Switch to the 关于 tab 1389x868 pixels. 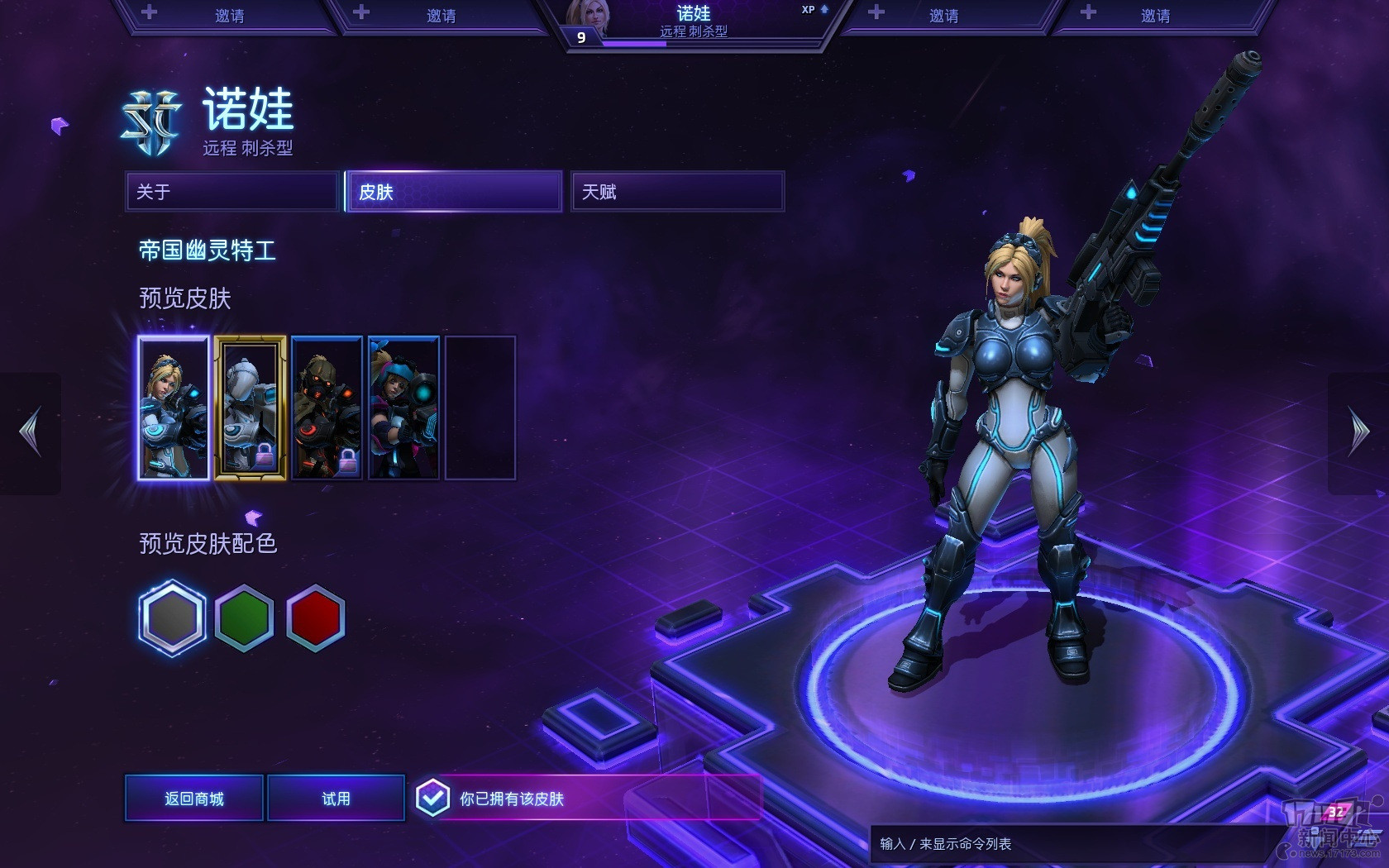coord(232,192)
